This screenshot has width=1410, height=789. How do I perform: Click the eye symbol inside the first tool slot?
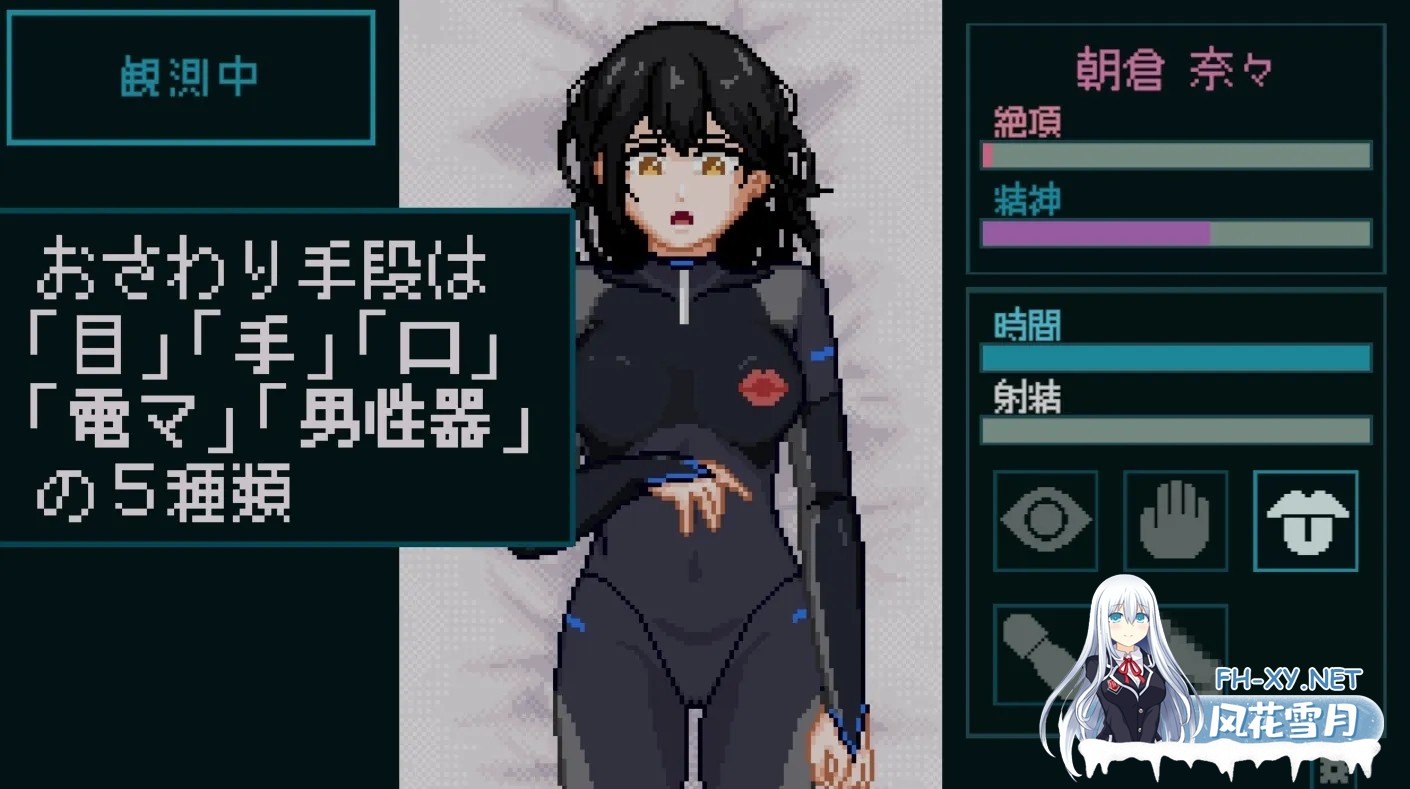1045,520
